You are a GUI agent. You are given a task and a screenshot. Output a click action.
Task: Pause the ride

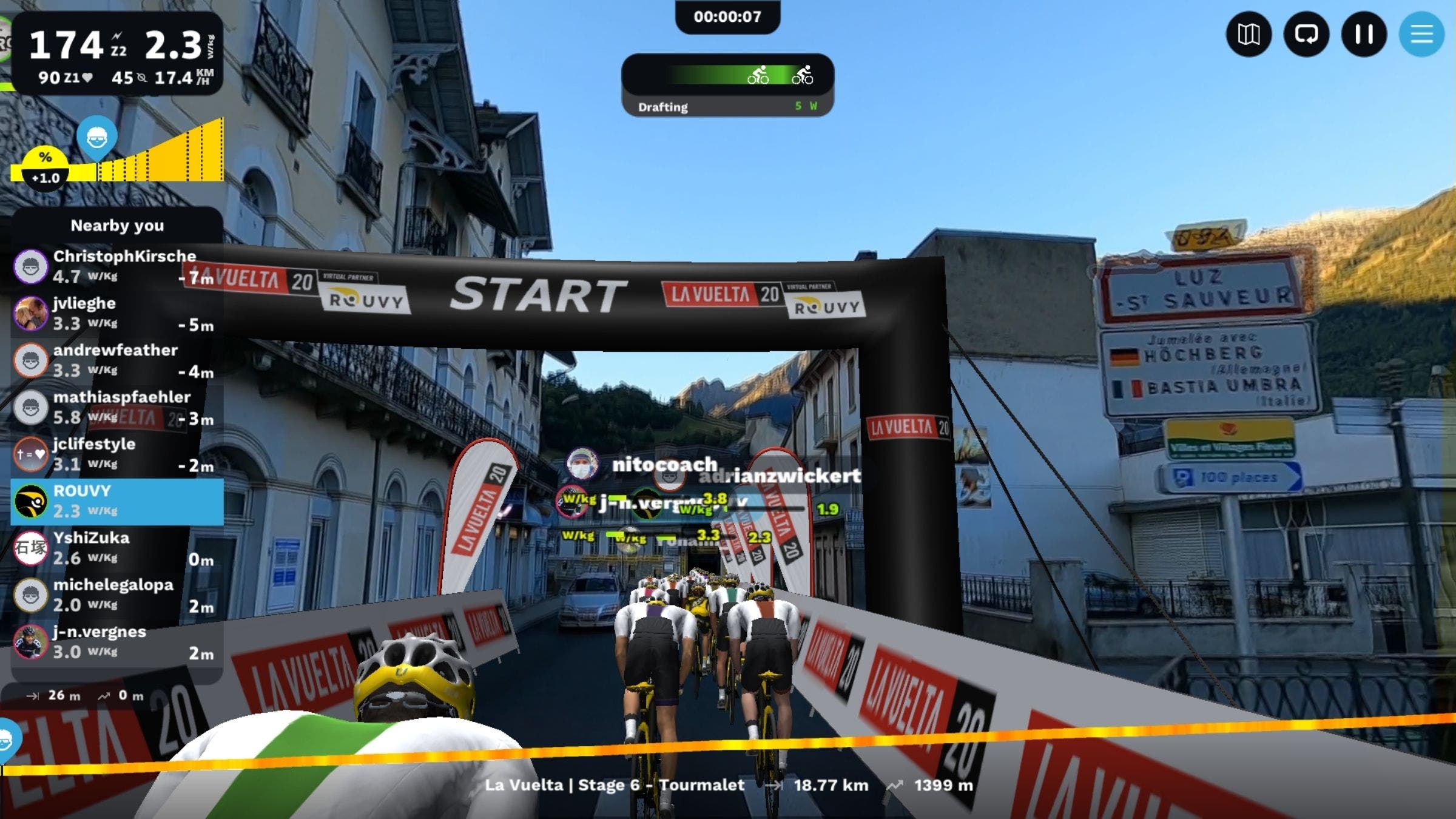pyautogui.click(x=1364, y=35)
